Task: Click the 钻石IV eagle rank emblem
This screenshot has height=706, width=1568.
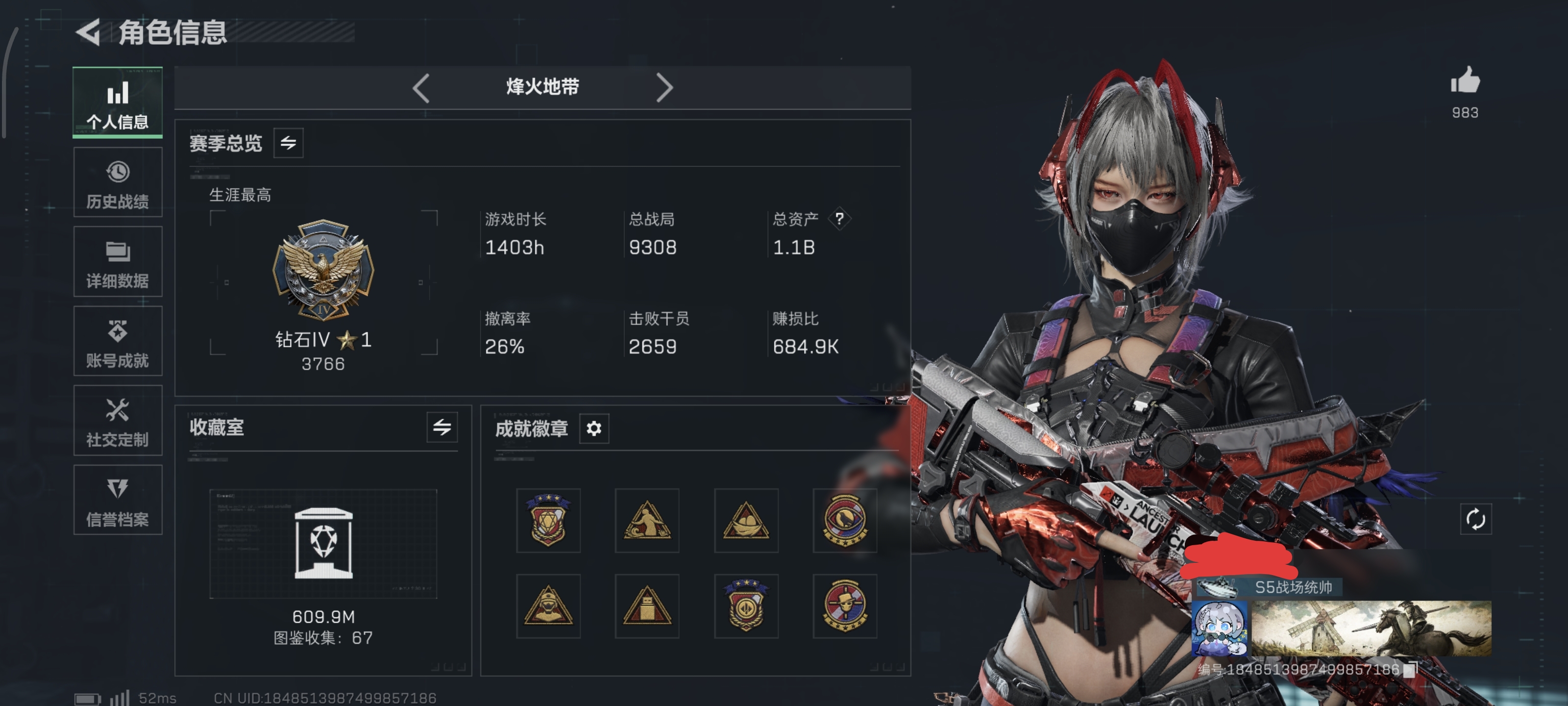Action: pos(323,271)
